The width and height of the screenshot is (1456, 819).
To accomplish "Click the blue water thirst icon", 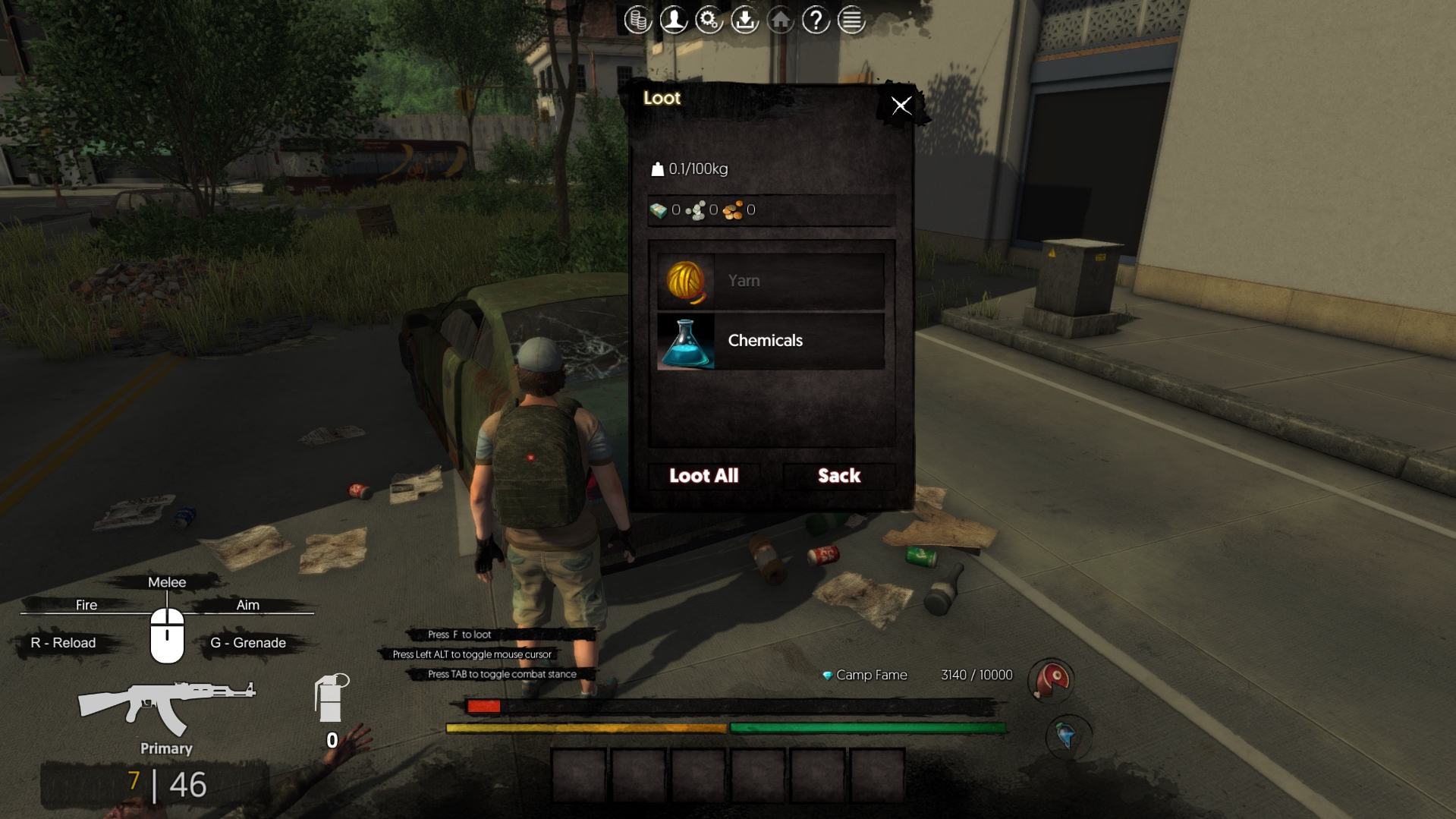I will click(1066, 736).
